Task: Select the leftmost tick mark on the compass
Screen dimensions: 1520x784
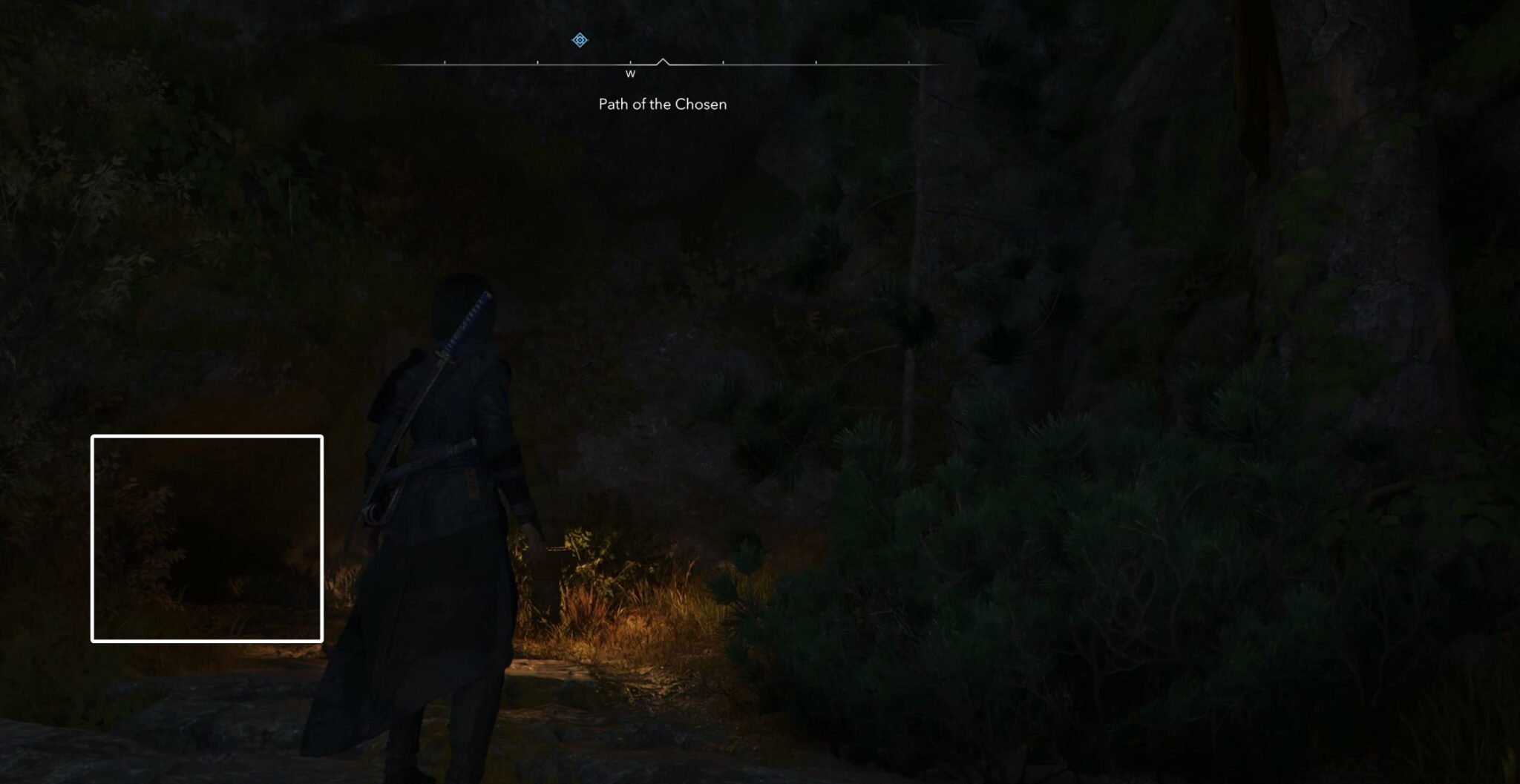Action: 445,63
